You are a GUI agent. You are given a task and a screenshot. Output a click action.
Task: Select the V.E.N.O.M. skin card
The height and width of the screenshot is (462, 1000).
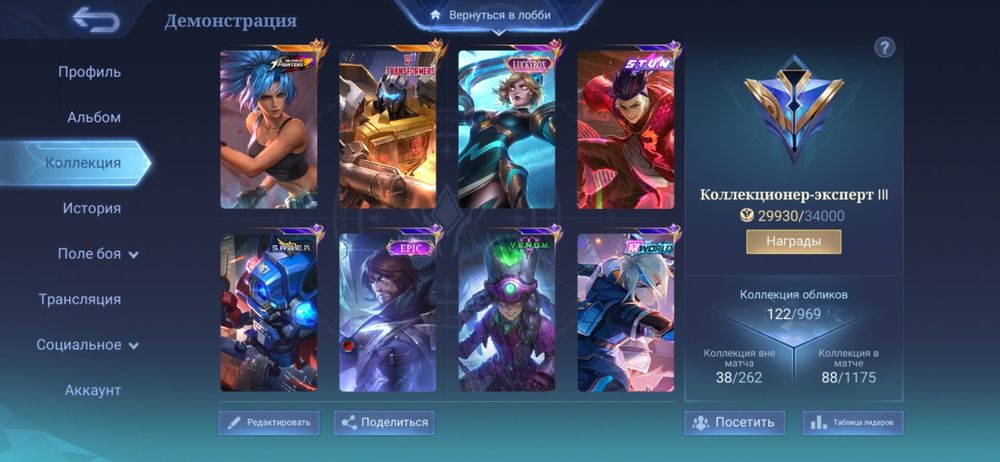click(x=507, y=312)
